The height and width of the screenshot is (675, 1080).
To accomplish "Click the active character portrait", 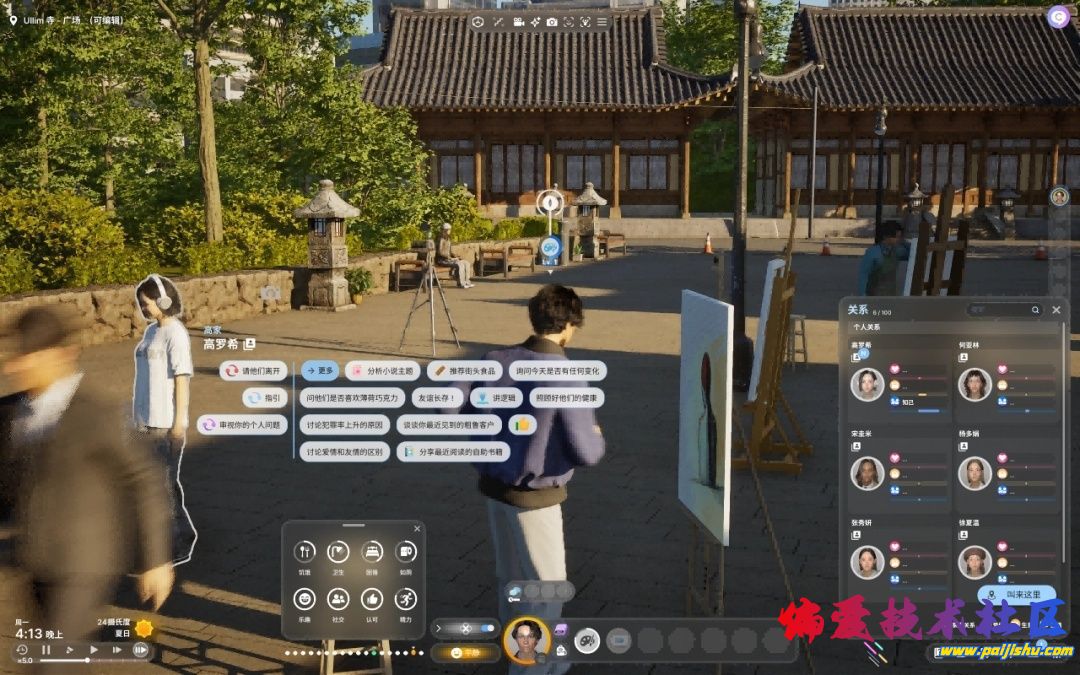I will pos(526,640).
